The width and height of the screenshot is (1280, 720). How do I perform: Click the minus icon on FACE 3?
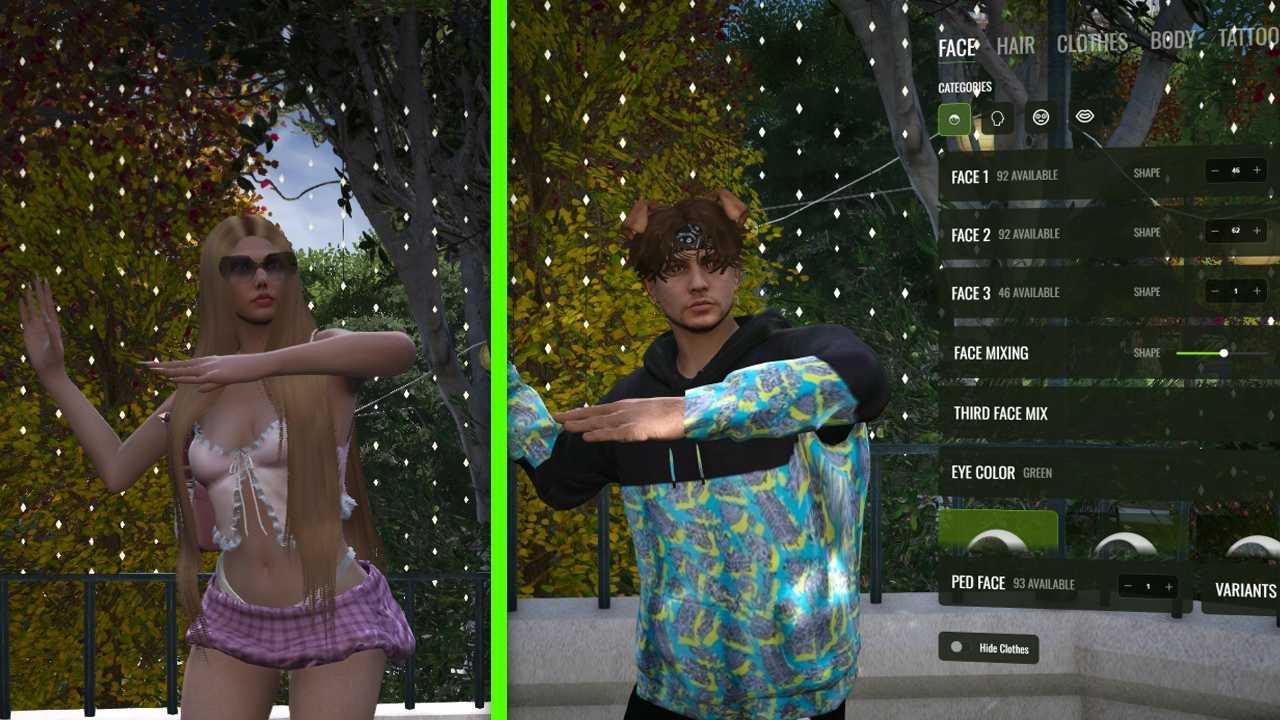(x=1213, y=292)
